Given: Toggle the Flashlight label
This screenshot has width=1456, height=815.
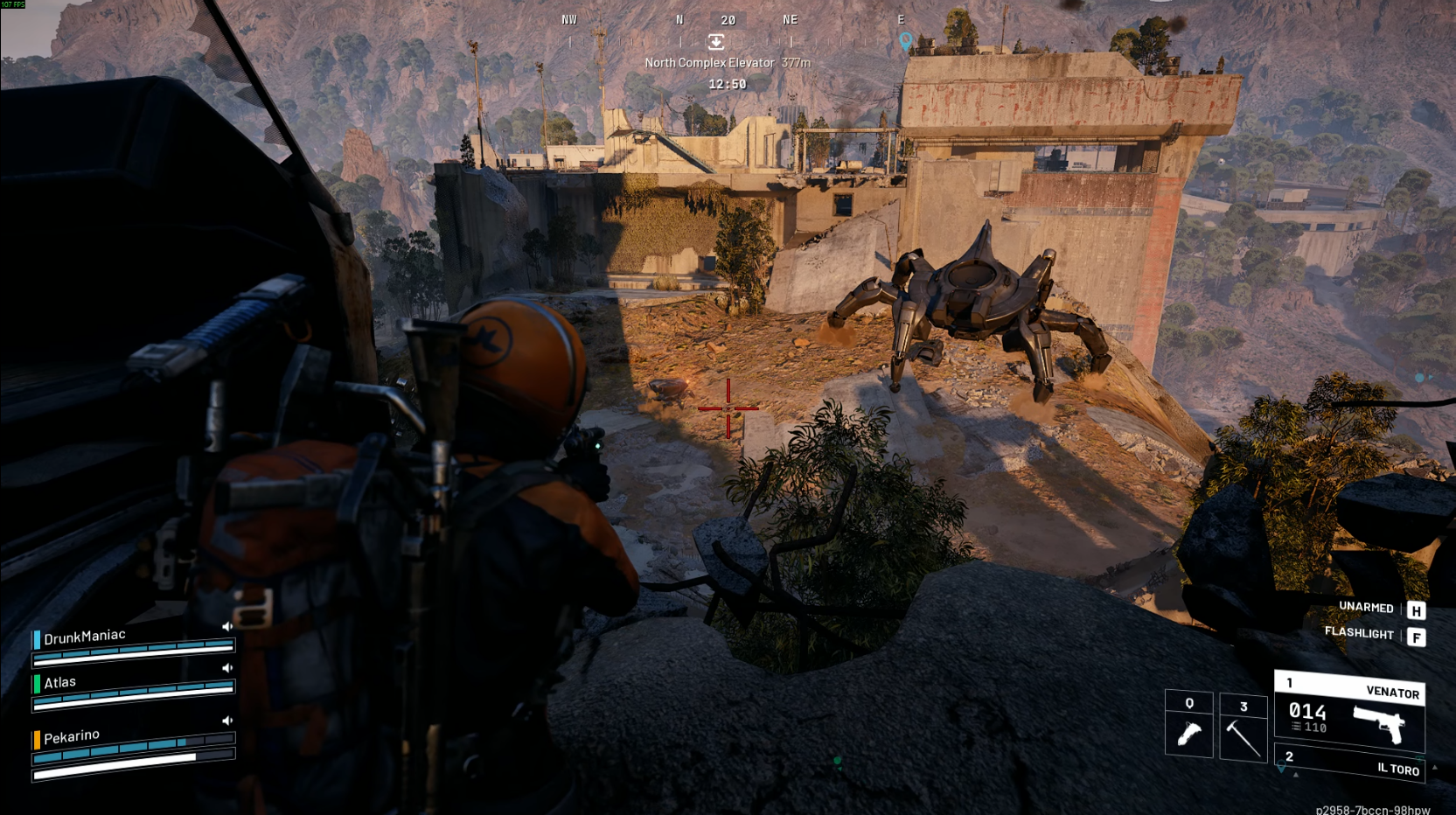Looking at the screenshot, I should coord(1359,633).
